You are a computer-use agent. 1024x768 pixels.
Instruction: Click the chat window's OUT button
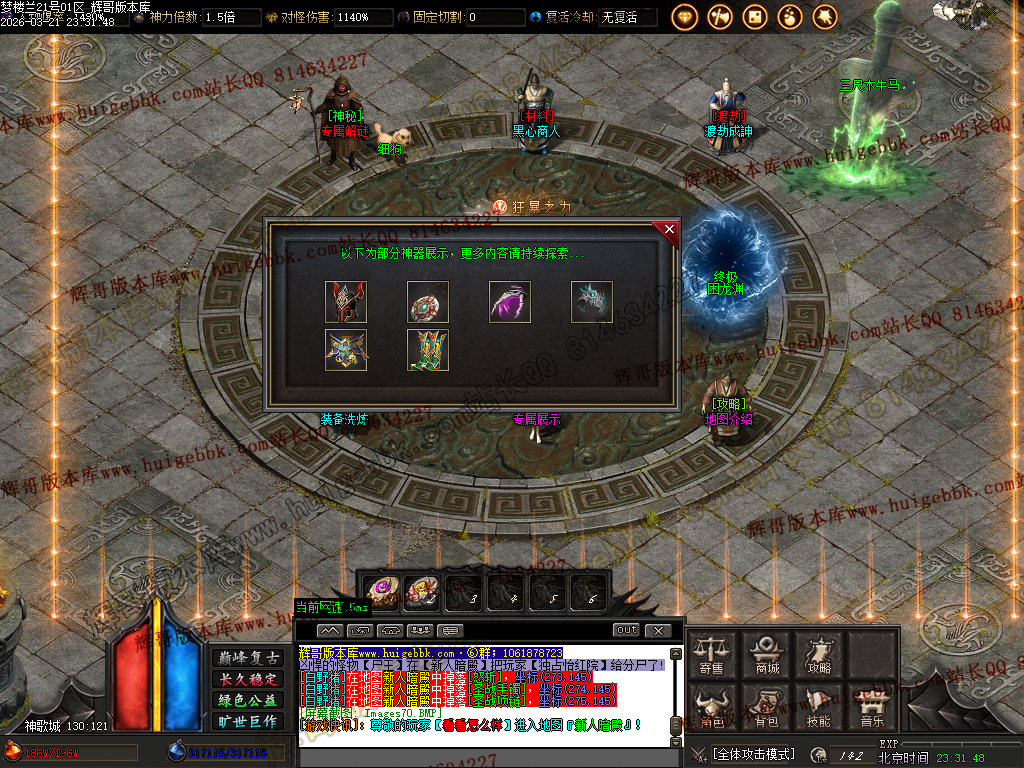626,630
